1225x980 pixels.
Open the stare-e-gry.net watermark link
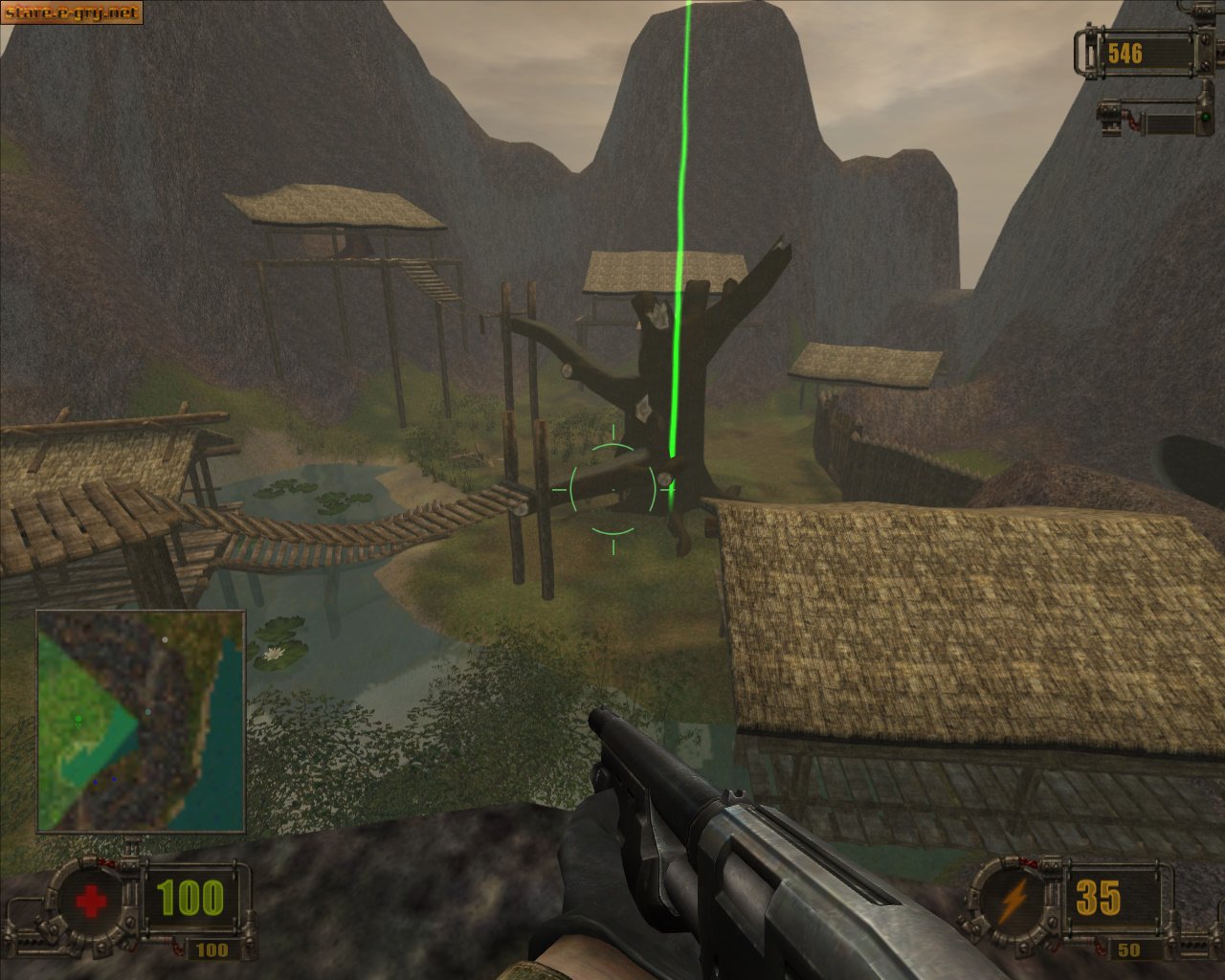coord(72,12)
